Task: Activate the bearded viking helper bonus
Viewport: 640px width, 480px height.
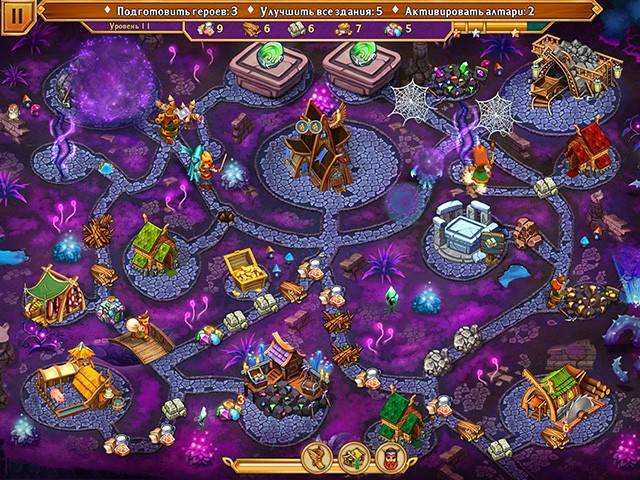Action: (x=389, y=457)
